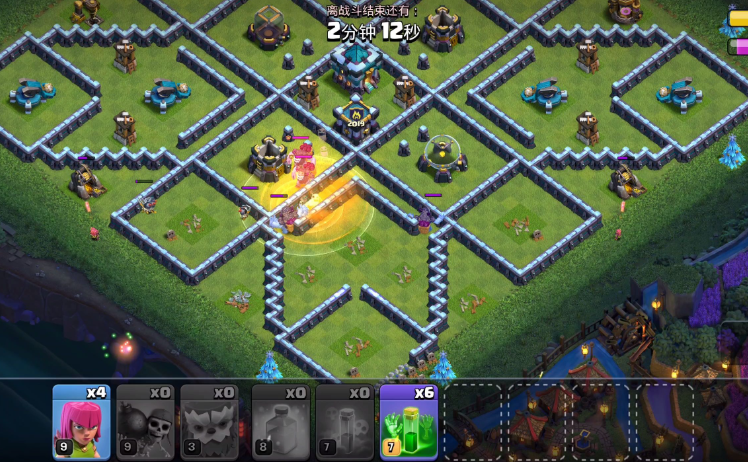The height and width of the screenshot is (462, 748).
Task: Pick the depleted level 8 spell bottle
Action: click(x=281, y=421)
